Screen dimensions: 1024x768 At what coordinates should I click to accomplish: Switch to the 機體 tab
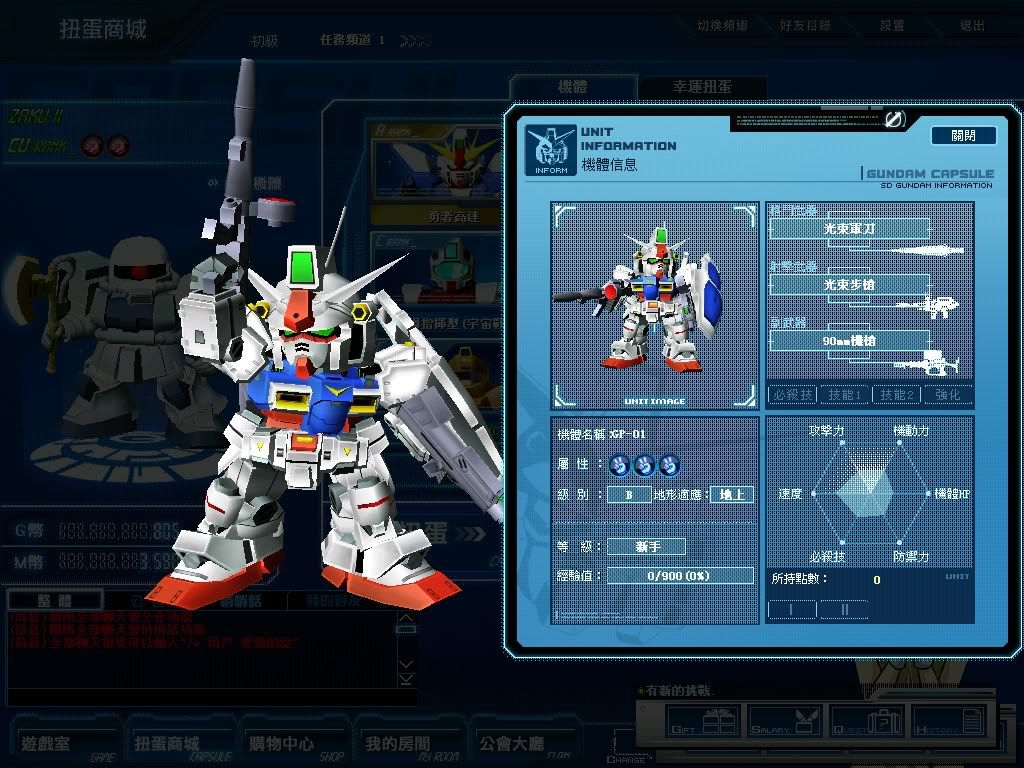572,87
